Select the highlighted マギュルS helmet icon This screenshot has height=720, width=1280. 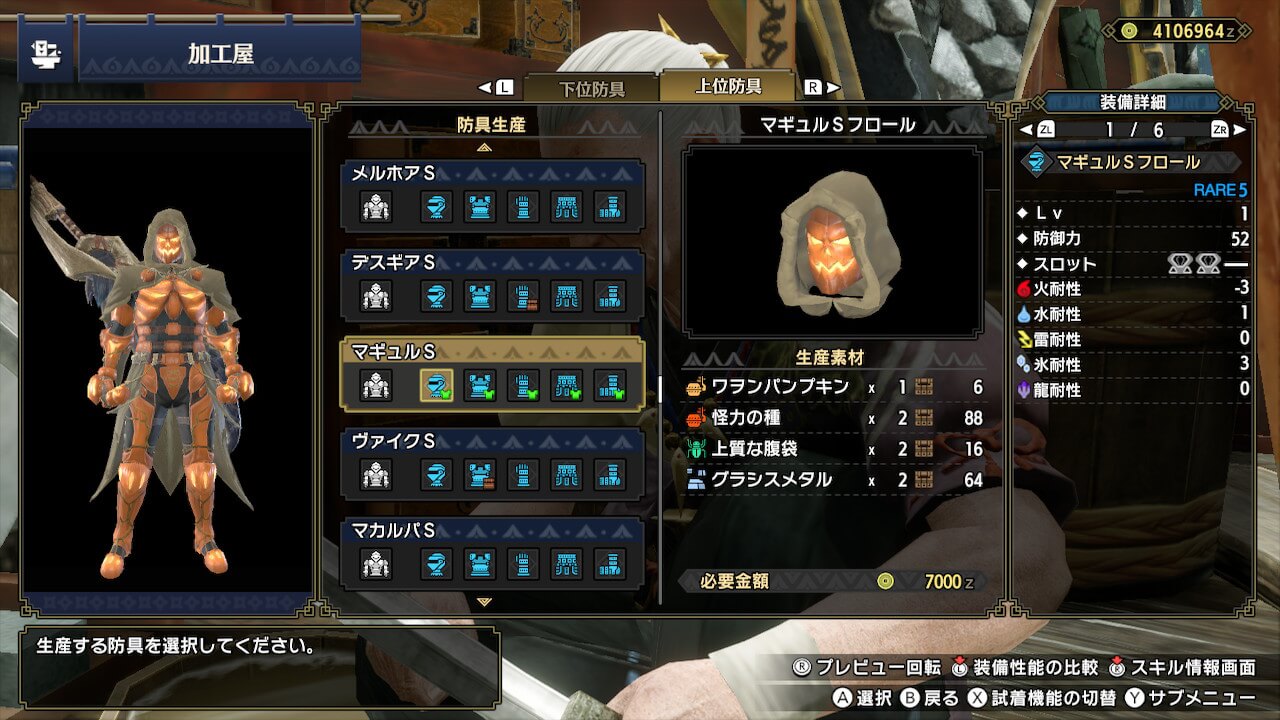coord(436,385)
